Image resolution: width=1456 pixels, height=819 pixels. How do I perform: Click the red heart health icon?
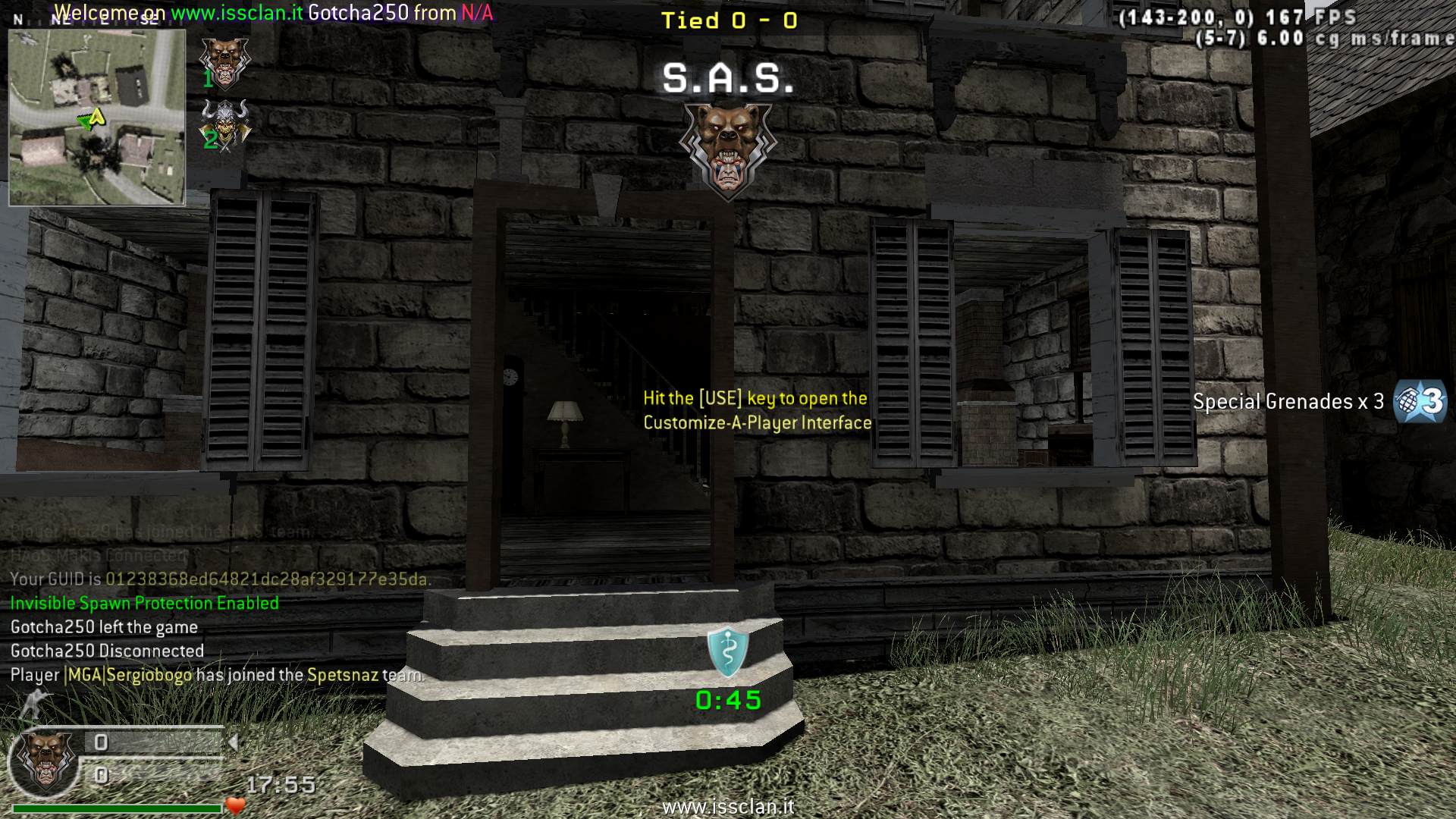[x=236, y=805]
